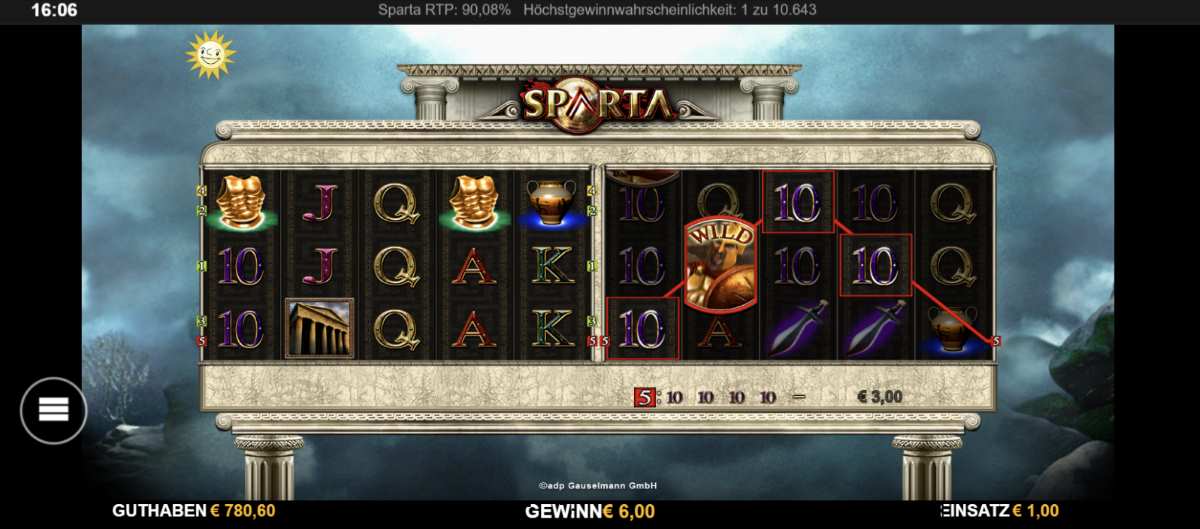This screenshot has height=529, width=1200.
Task: Click the Merkur sun logo
Action: pyautogui.click(x=209, y=54)
